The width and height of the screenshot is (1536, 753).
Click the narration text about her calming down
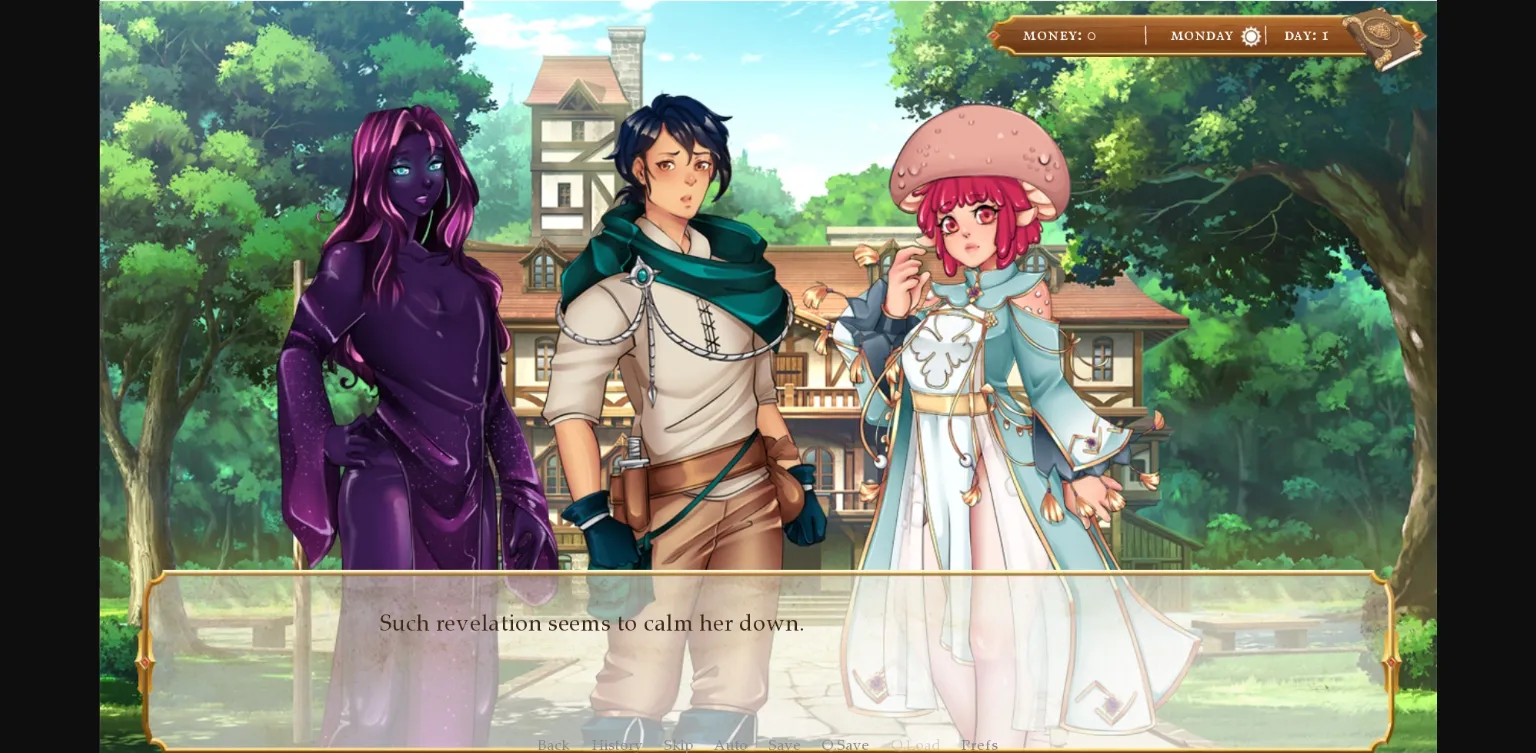[x=592, y=623]
